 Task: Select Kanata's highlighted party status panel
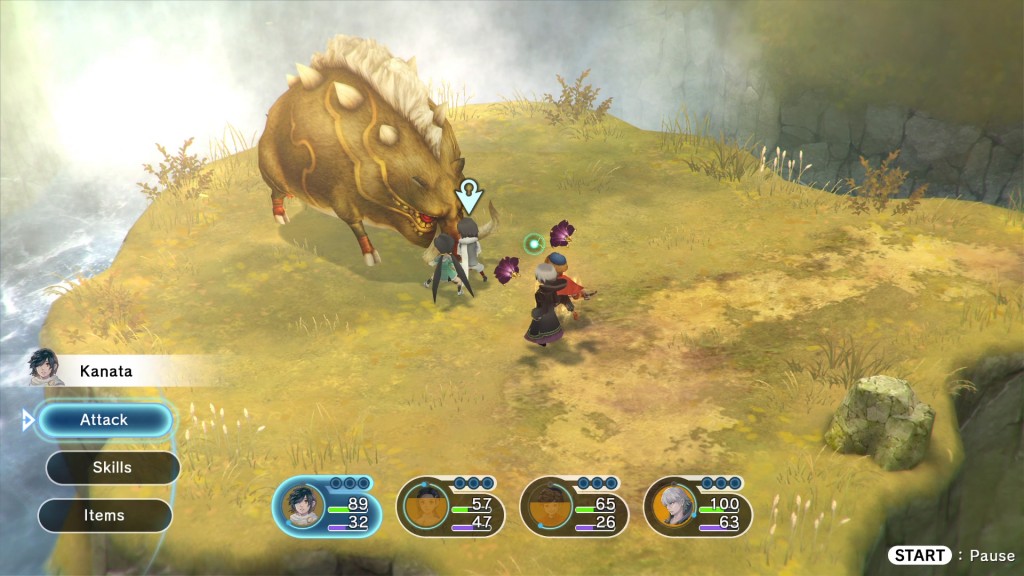(327, 506)
